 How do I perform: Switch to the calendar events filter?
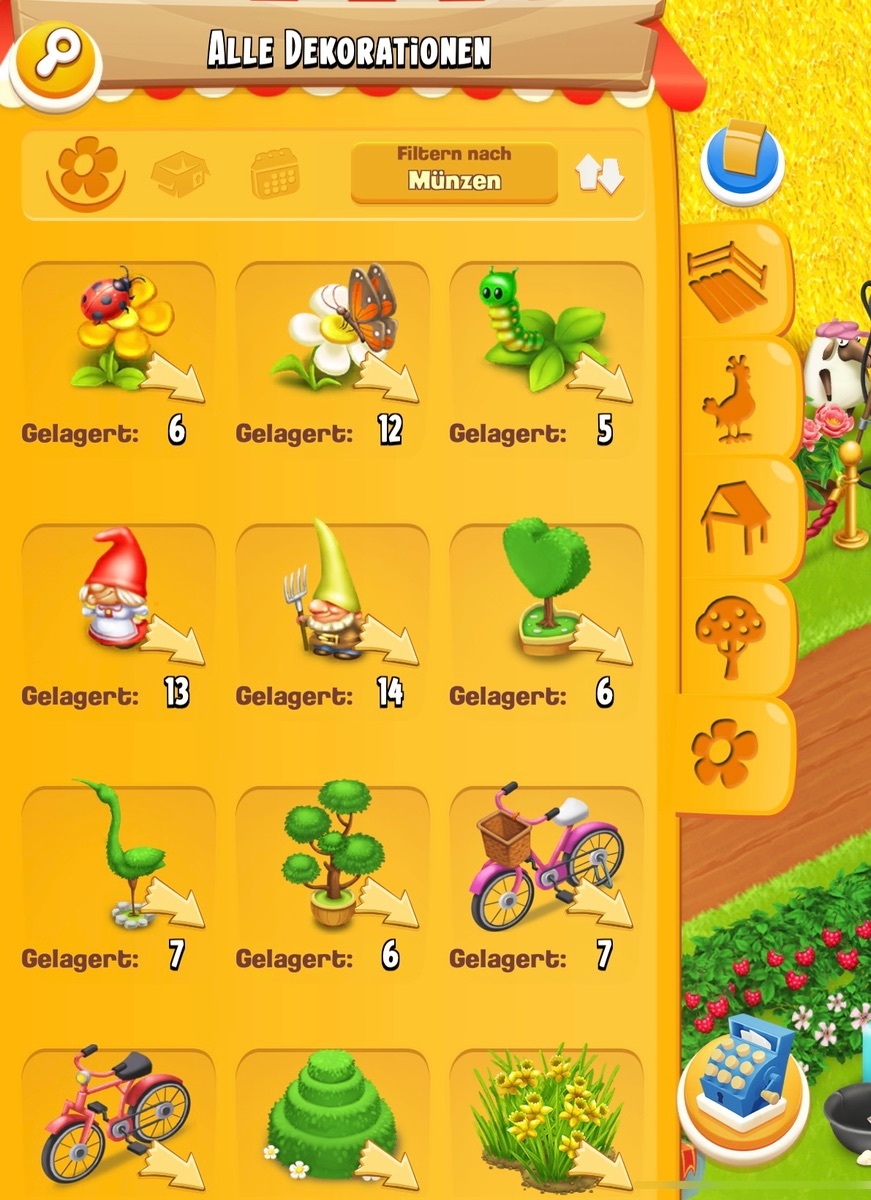tap(274, 174)
